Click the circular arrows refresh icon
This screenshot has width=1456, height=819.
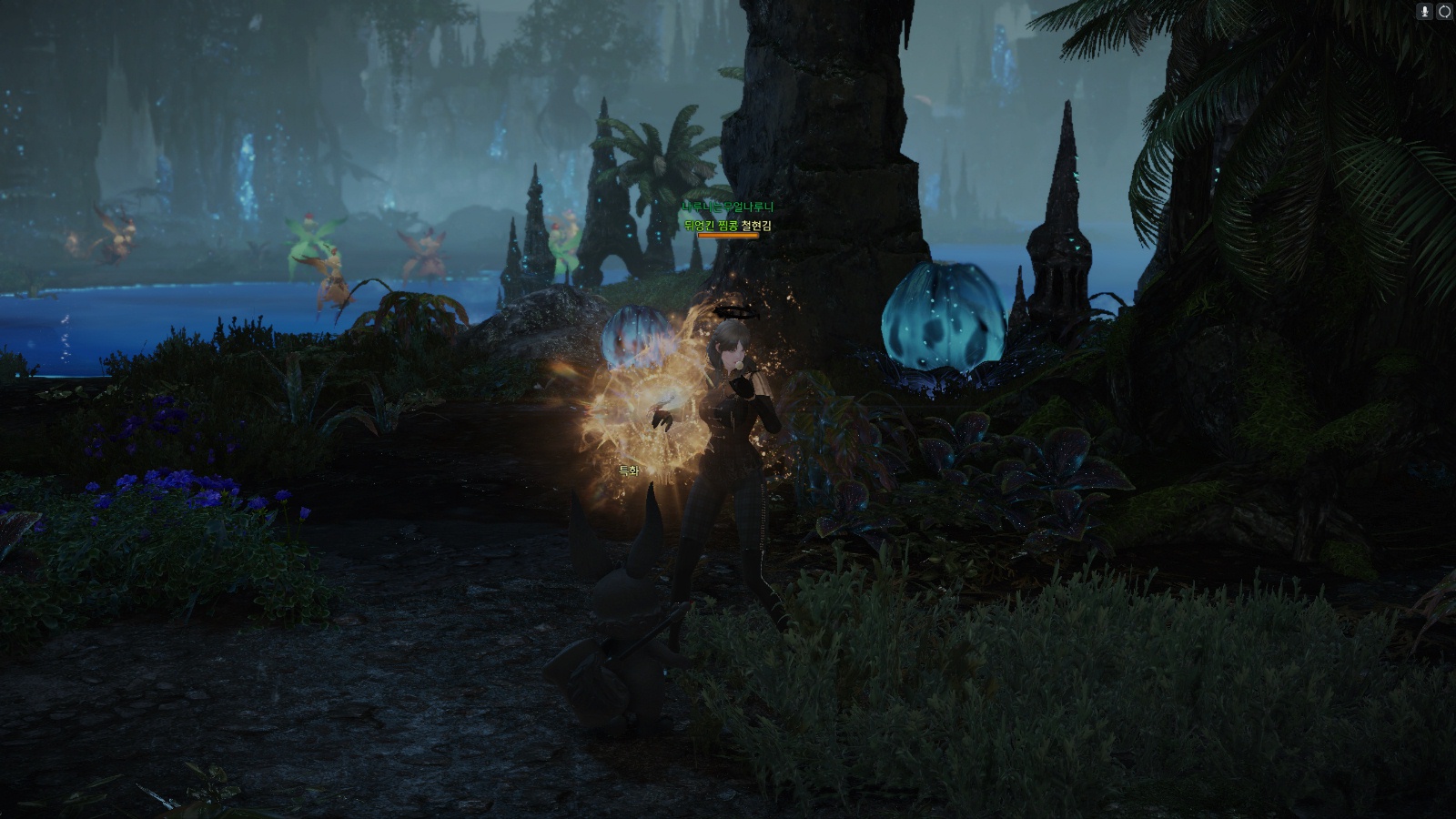tap(1444, 11)
